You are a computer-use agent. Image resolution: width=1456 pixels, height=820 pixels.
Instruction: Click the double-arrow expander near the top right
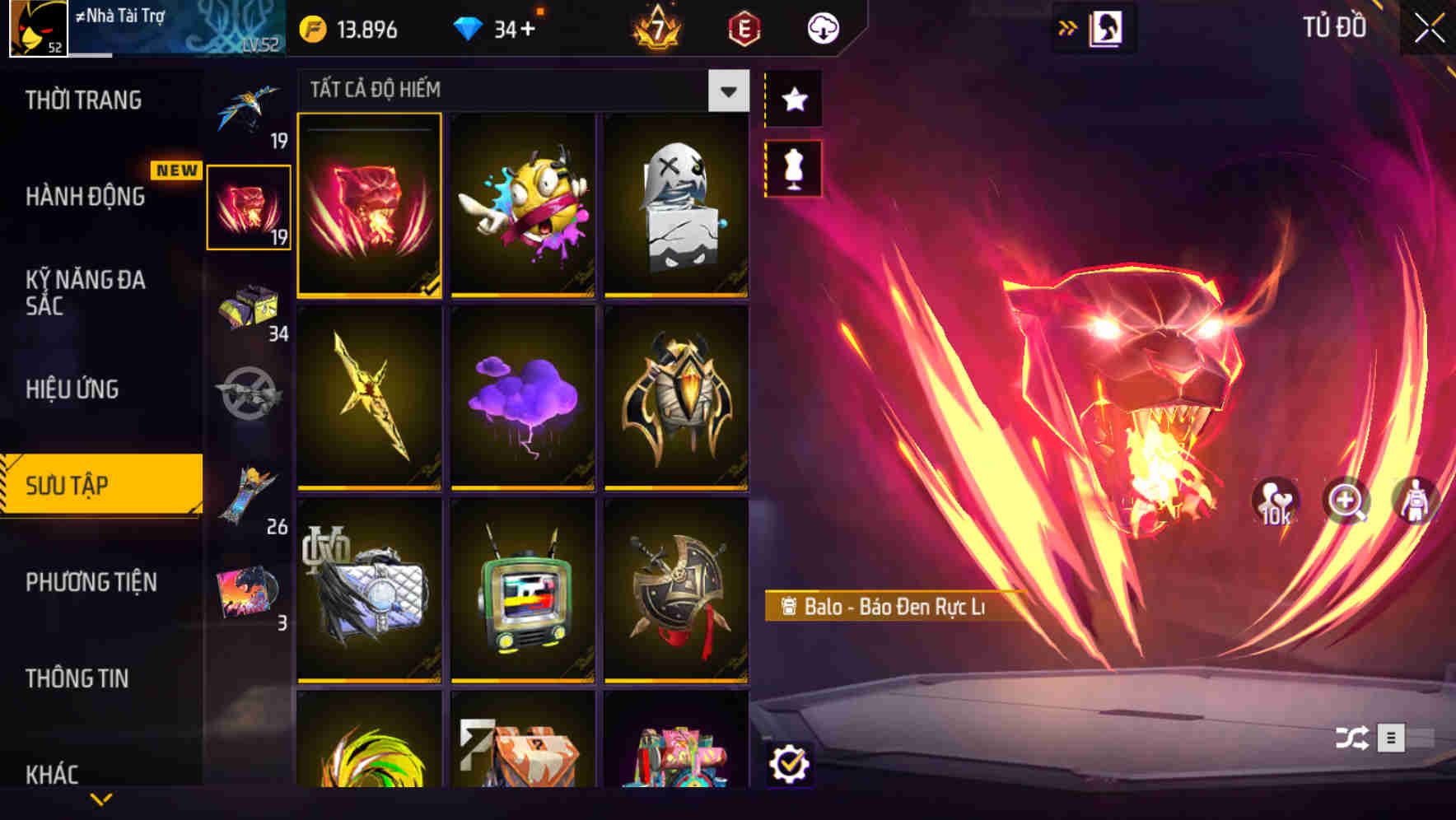coord(1068,26)
